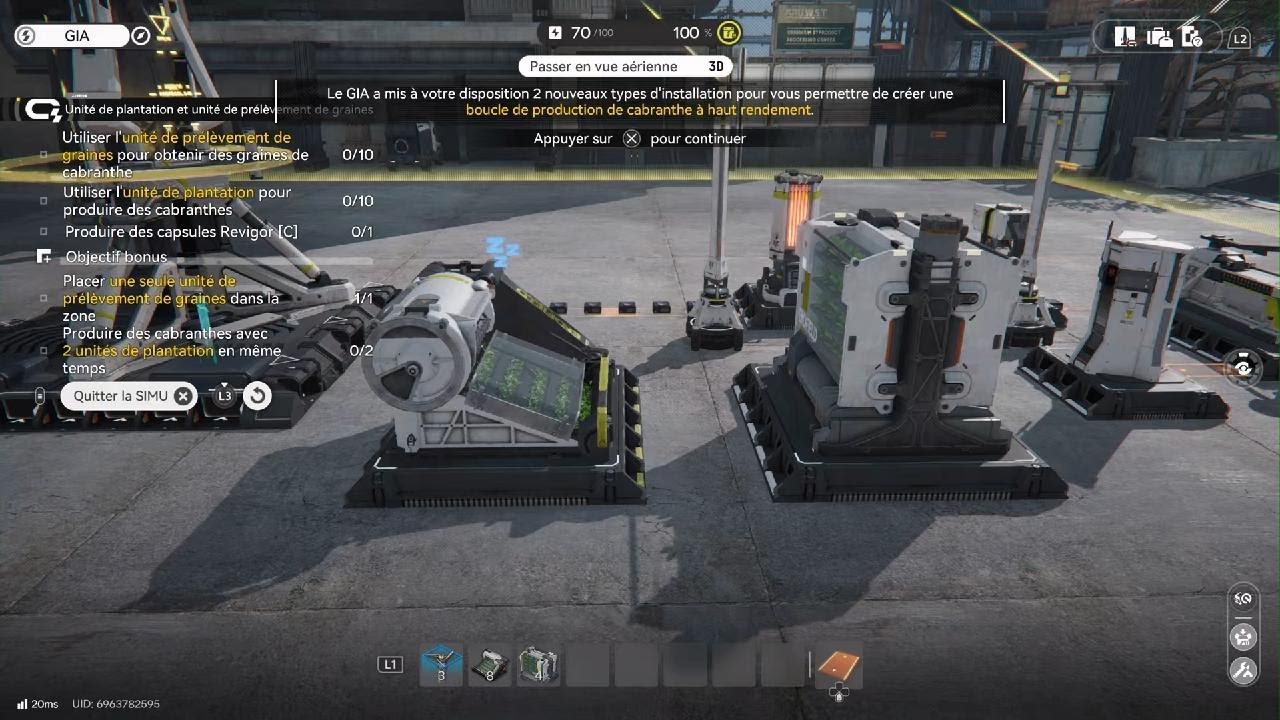Viewport: 1280px width, 720px height.
Task: Click the compass icon next to GIA
Action: point(141,36)
